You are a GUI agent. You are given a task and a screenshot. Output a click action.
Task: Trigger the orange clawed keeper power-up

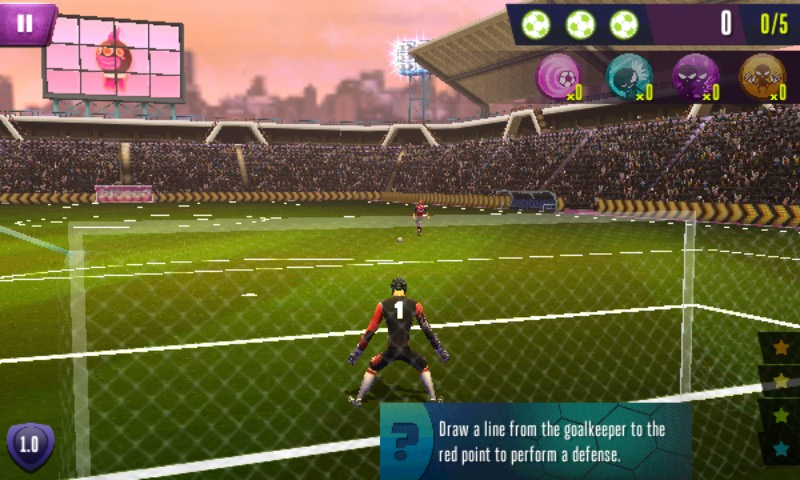pyautogui.click(x=762, y=76)
